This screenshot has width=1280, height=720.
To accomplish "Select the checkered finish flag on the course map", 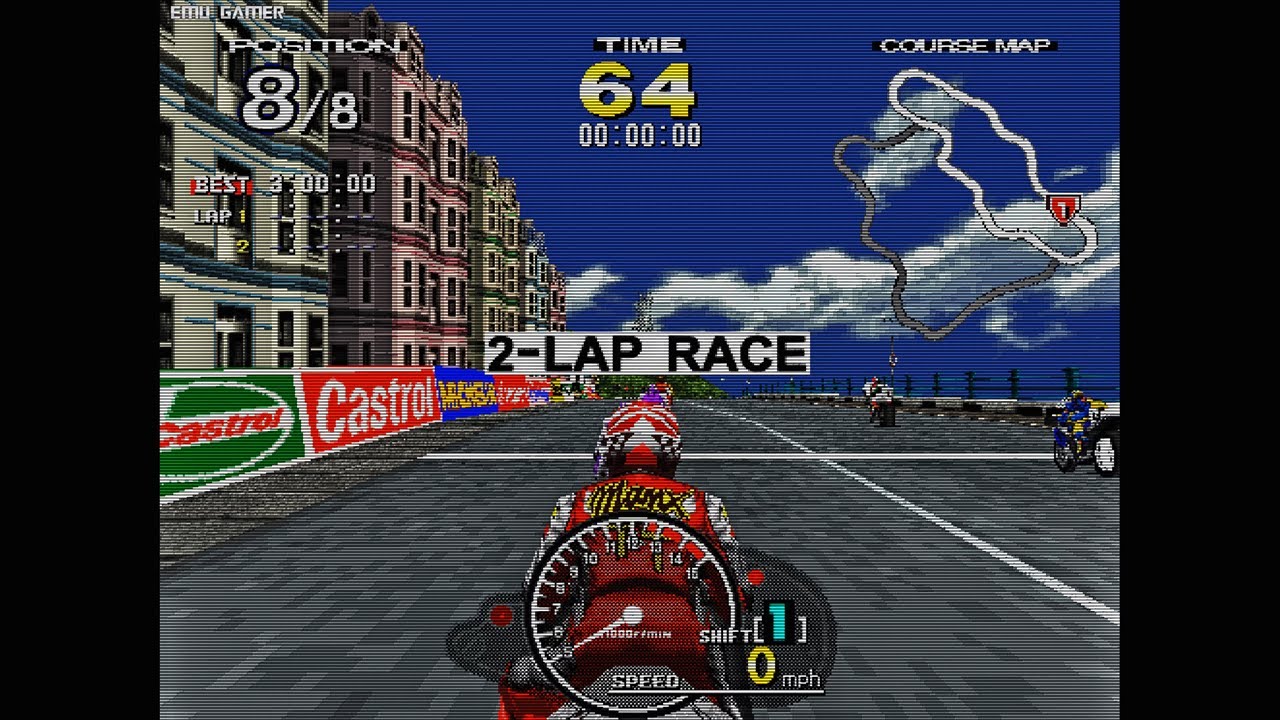I will [x=1062, y=207].
